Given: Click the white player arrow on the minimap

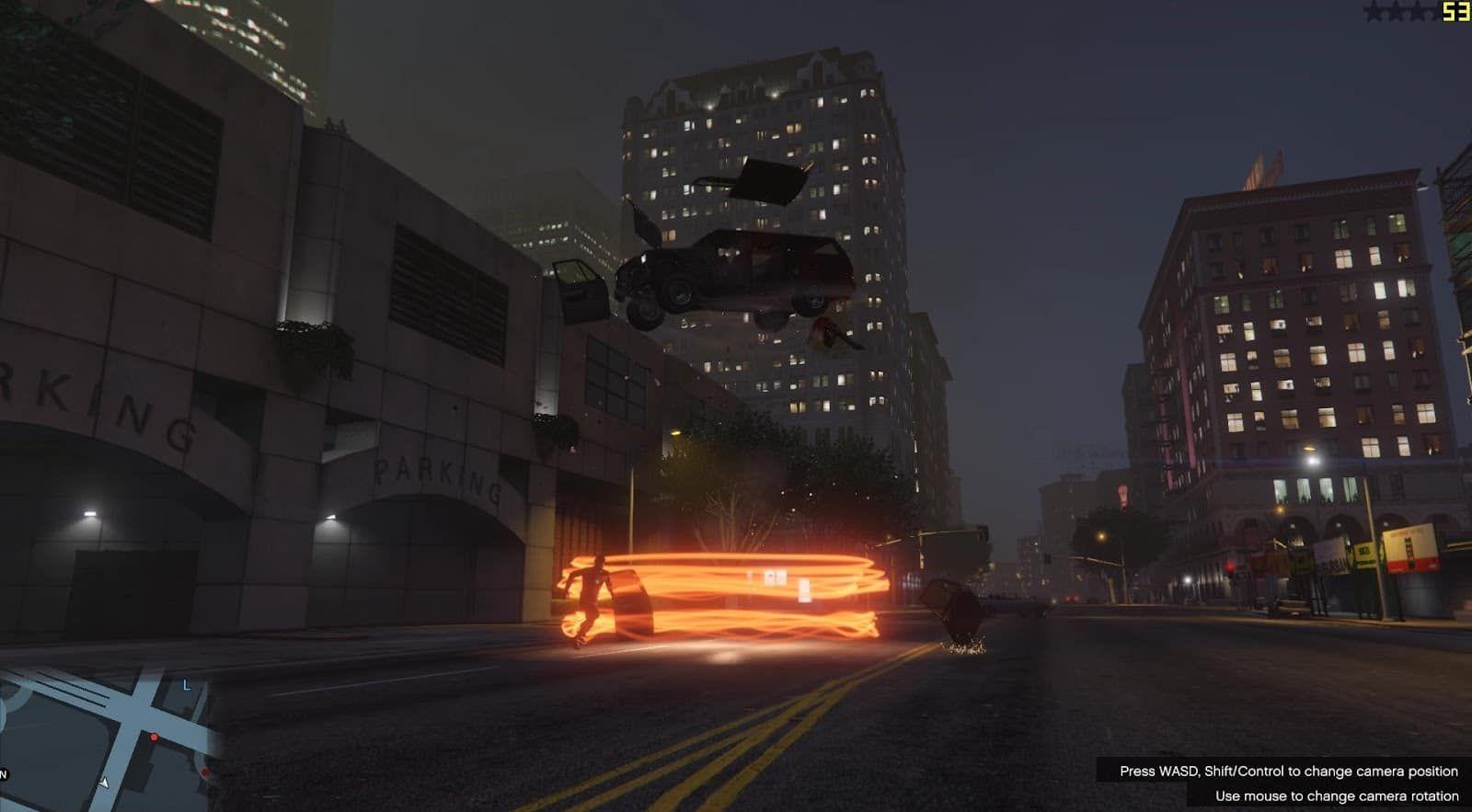Looking at the screenshot, I should tap(104, 782).
